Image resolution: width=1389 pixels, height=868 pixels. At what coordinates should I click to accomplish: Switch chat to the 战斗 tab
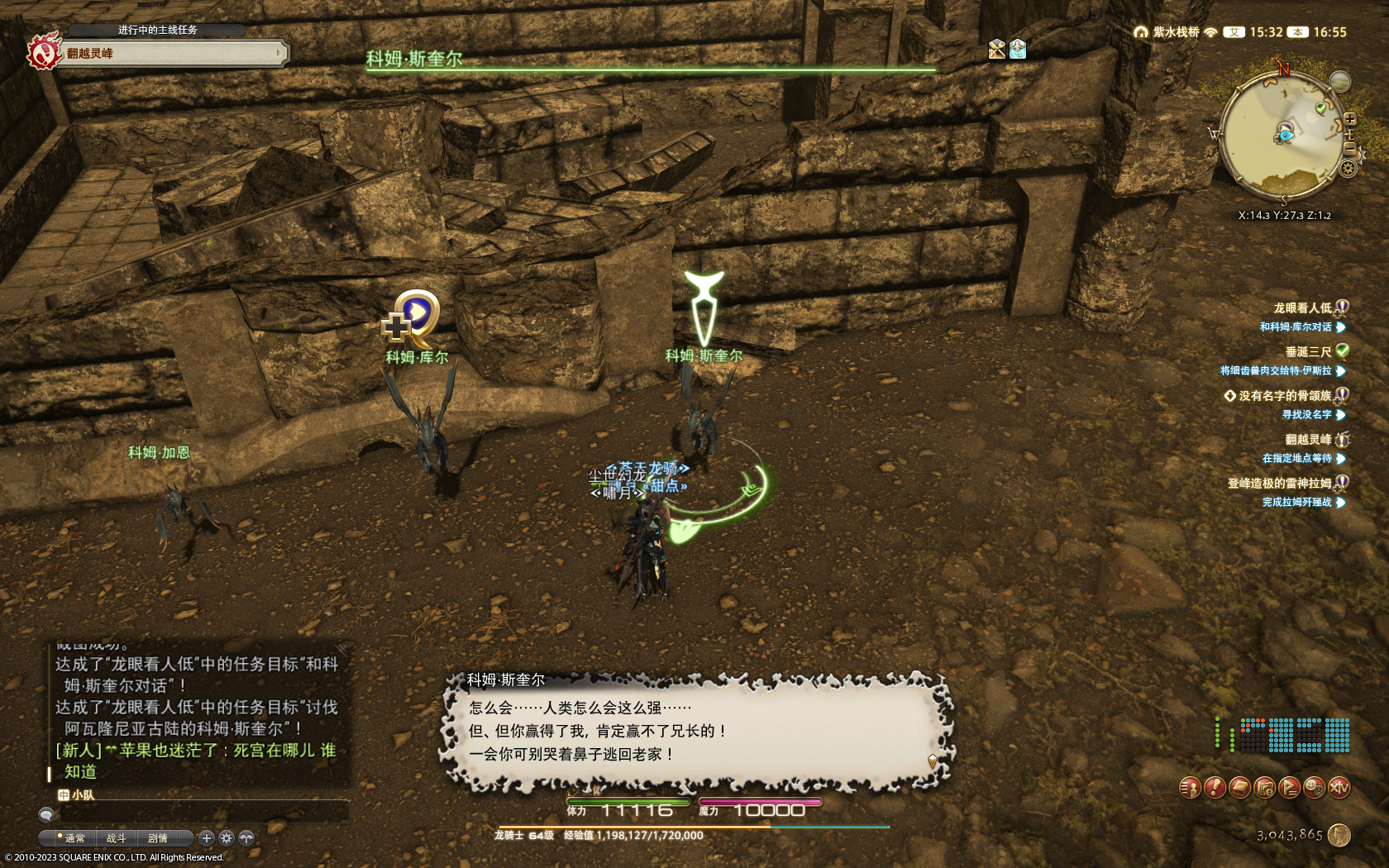click(x=116, y=838)
